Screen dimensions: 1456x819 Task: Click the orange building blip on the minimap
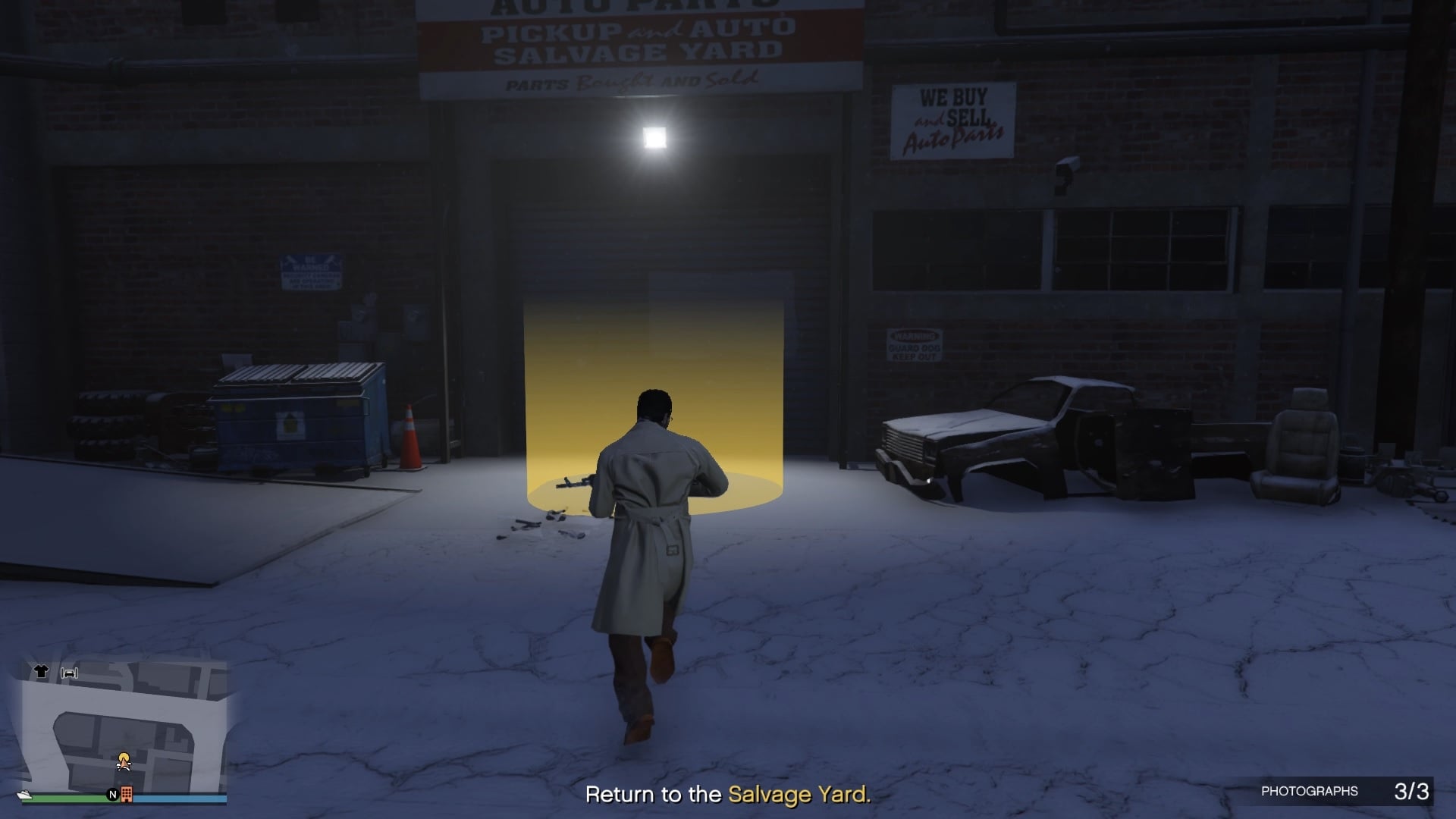coord(127,795)
